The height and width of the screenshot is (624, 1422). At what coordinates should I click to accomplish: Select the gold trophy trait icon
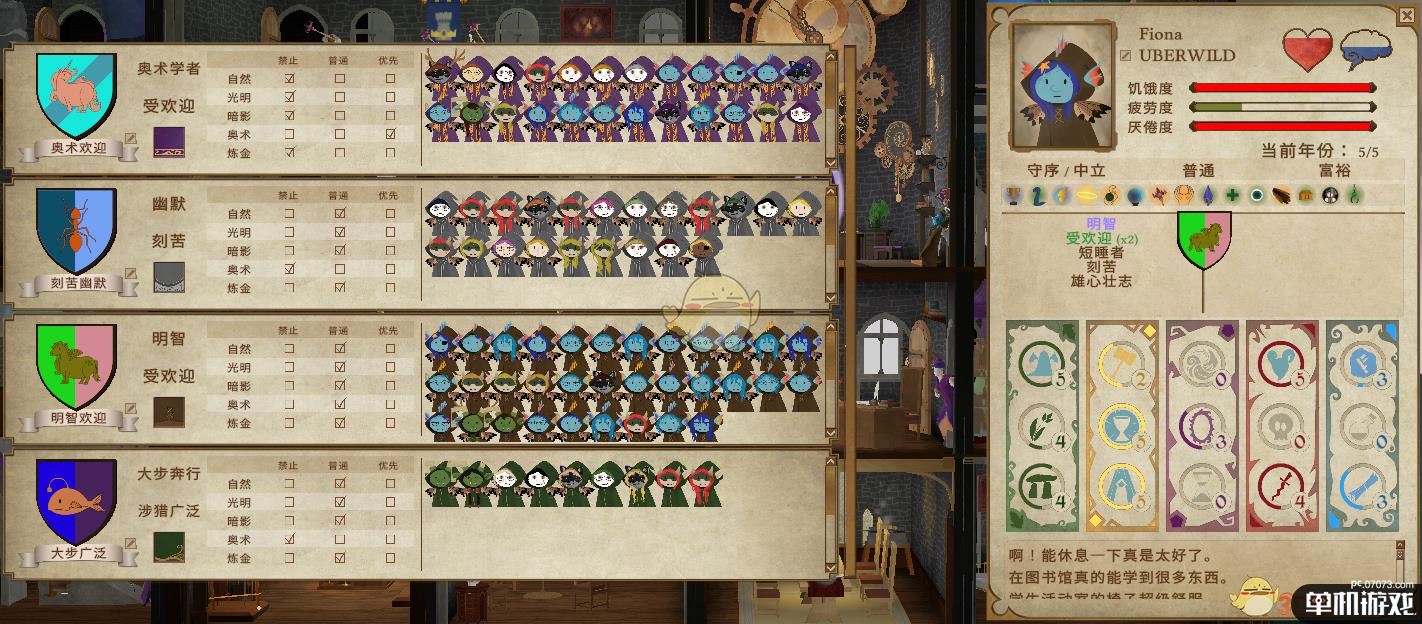pyautogui.click(x=1013, y=196)
